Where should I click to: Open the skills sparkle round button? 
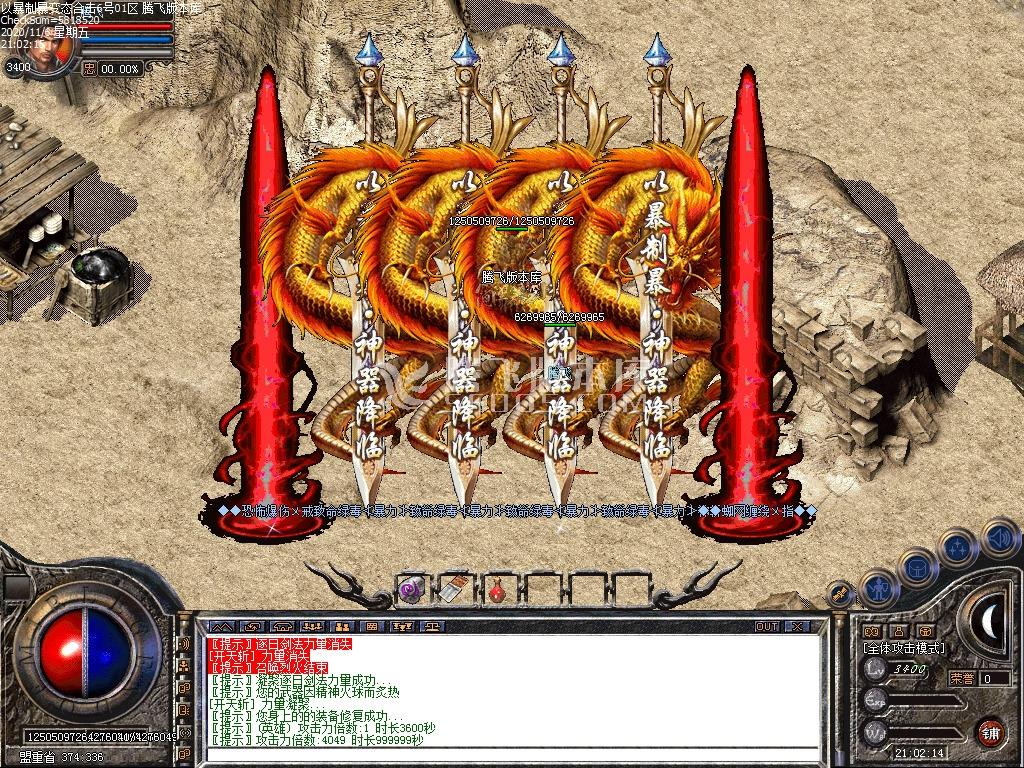click(958, 548)
